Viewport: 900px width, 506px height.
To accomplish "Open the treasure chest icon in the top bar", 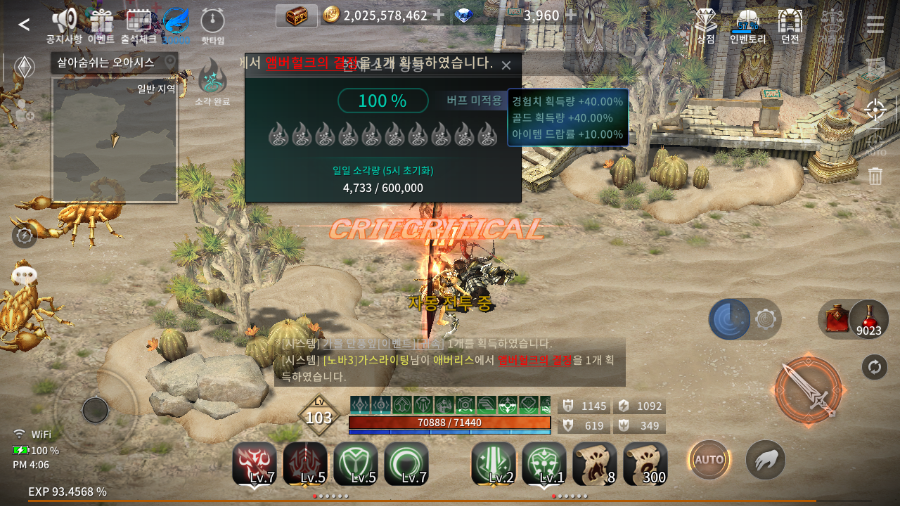I will tap(295, 15).
